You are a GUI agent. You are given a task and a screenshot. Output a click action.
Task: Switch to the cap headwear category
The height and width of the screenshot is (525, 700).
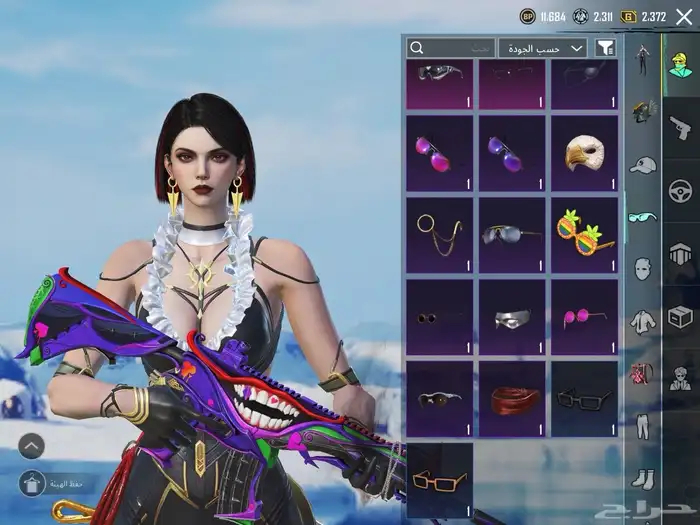click(x=642, y=164)
